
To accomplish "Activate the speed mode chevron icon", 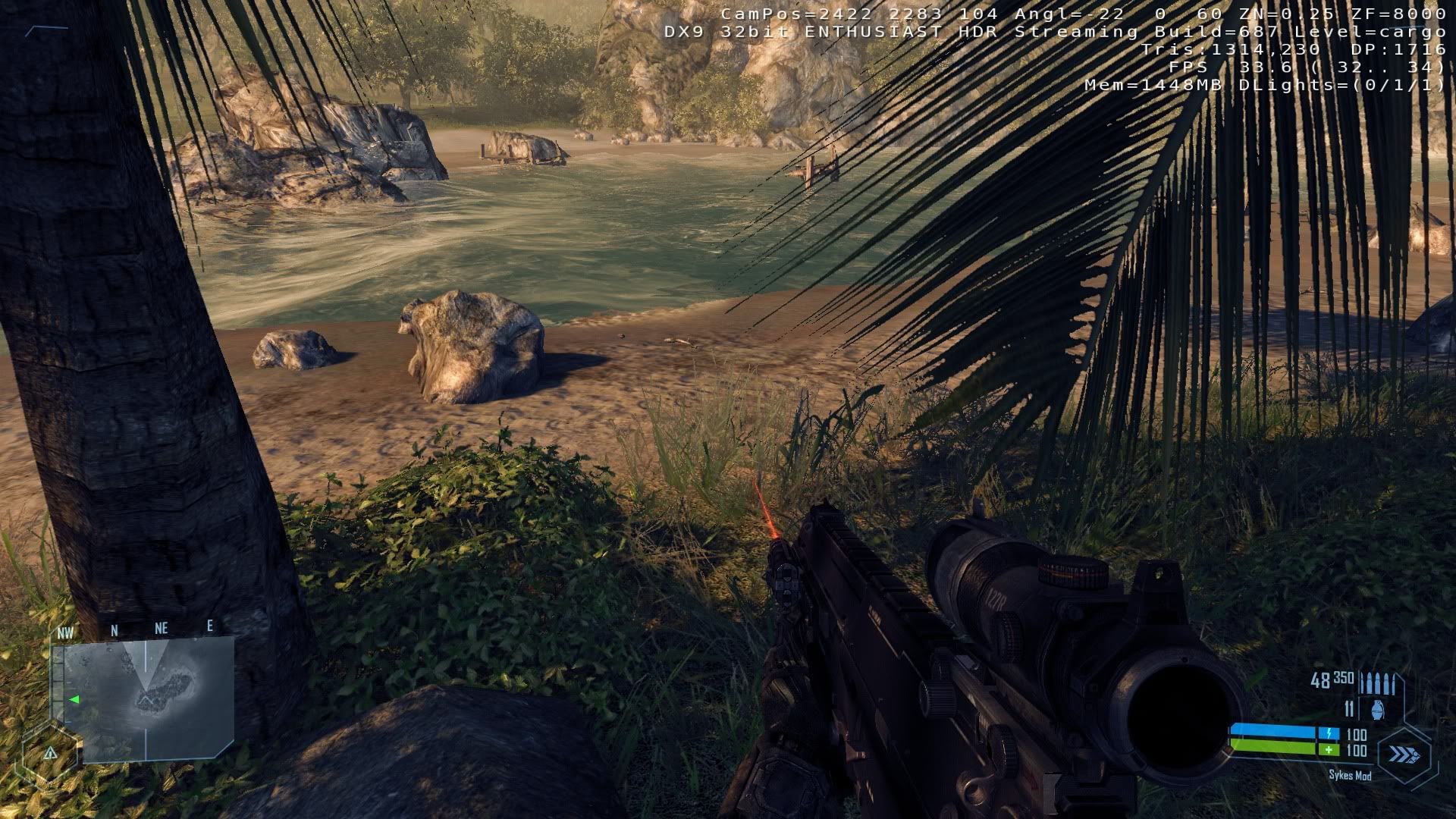I will click(1404, 755).
